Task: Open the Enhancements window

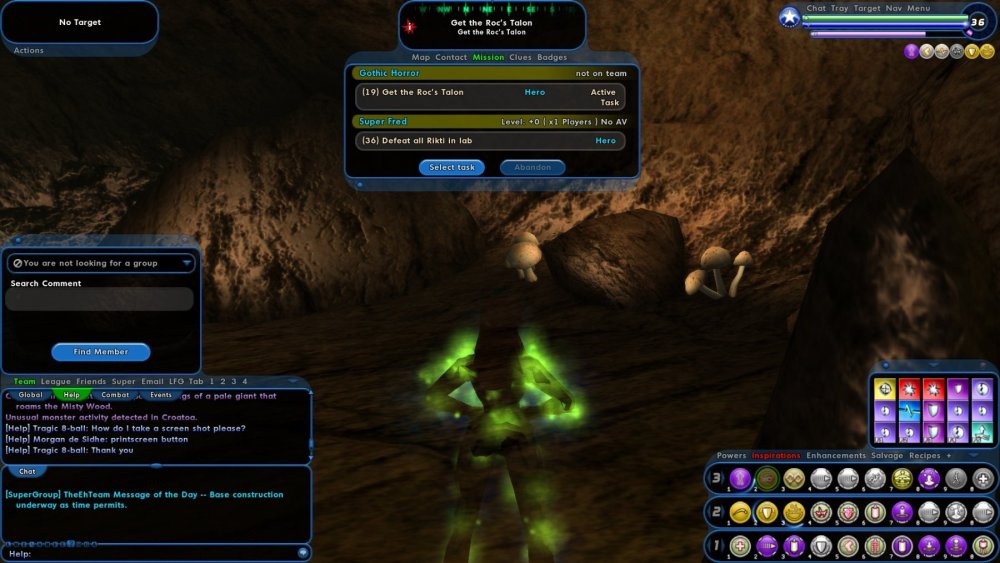Action: 836,456
